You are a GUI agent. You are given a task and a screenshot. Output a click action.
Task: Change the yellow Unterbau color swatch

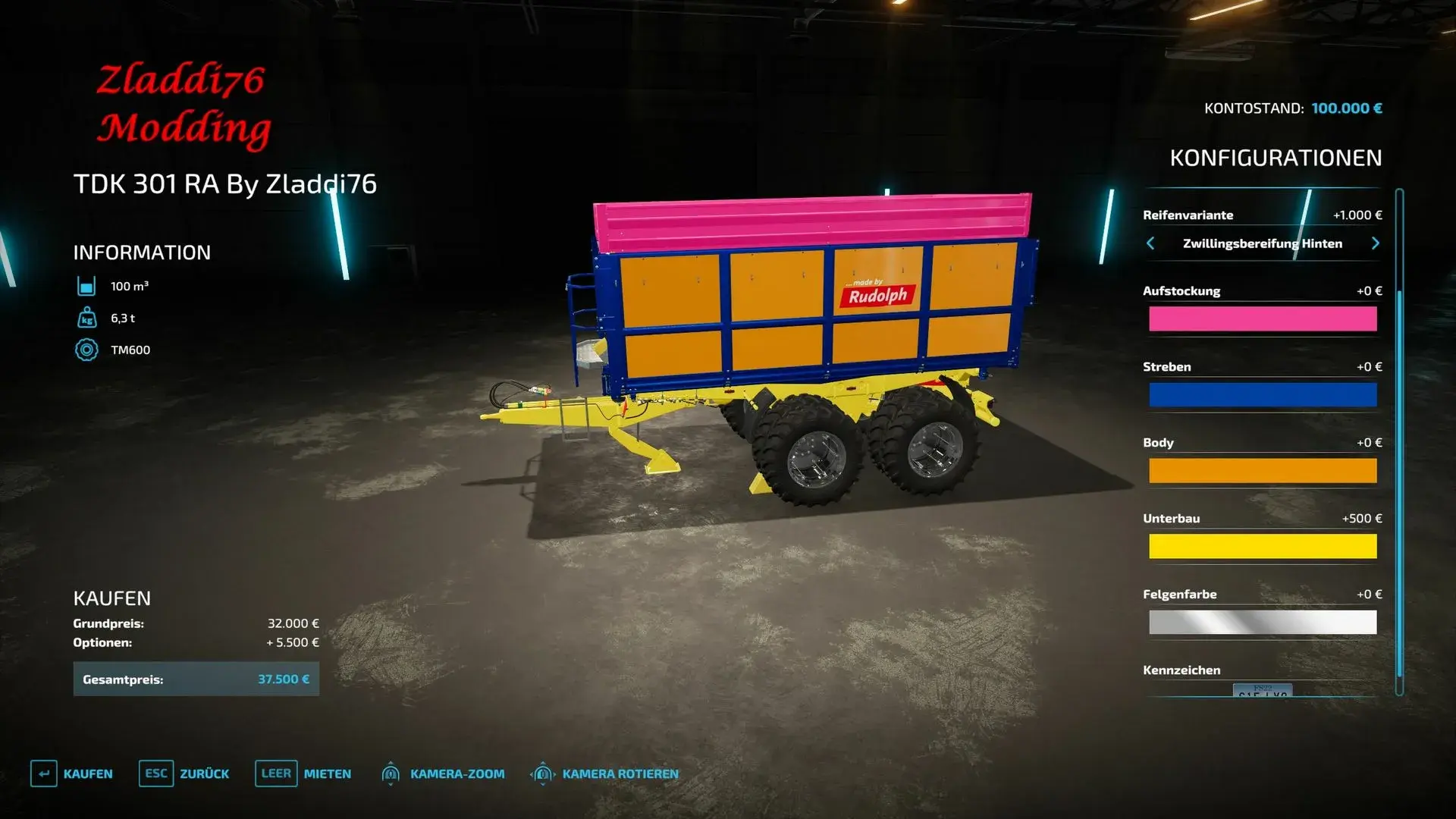[x=1263, y=547]
